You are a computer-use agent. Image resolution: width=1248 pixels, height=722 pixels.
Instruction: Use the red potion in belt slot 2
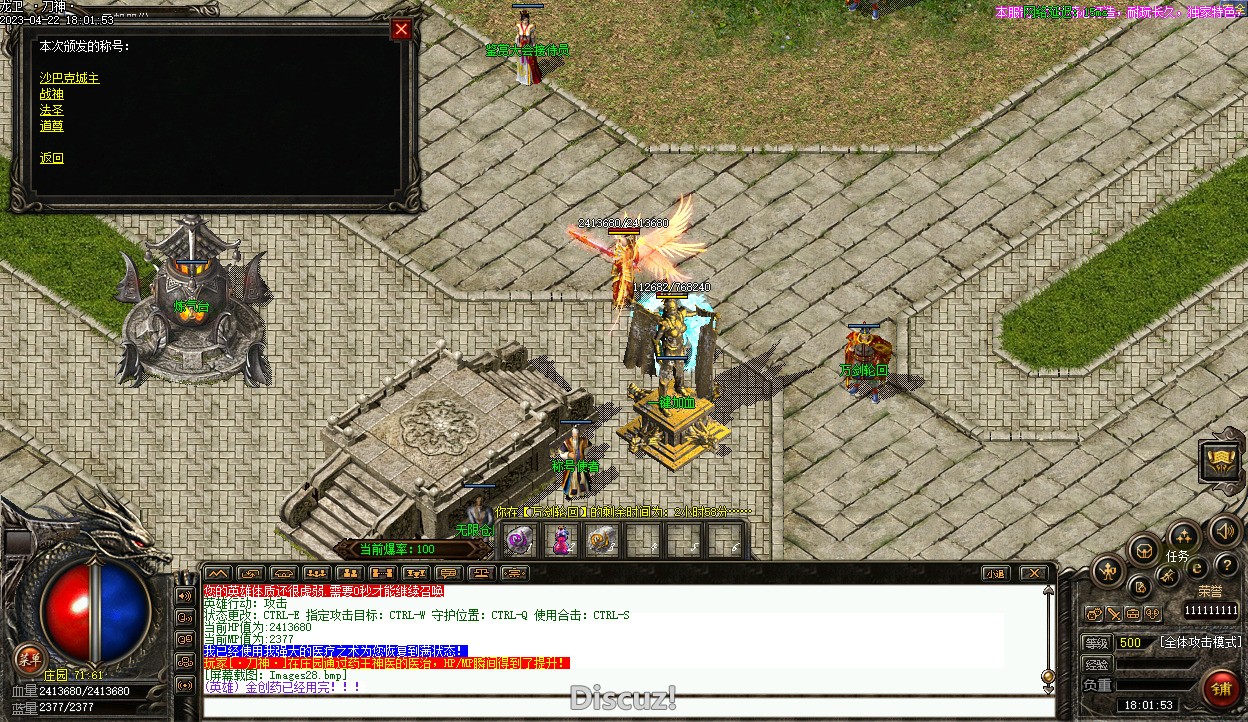click(560, 541)
